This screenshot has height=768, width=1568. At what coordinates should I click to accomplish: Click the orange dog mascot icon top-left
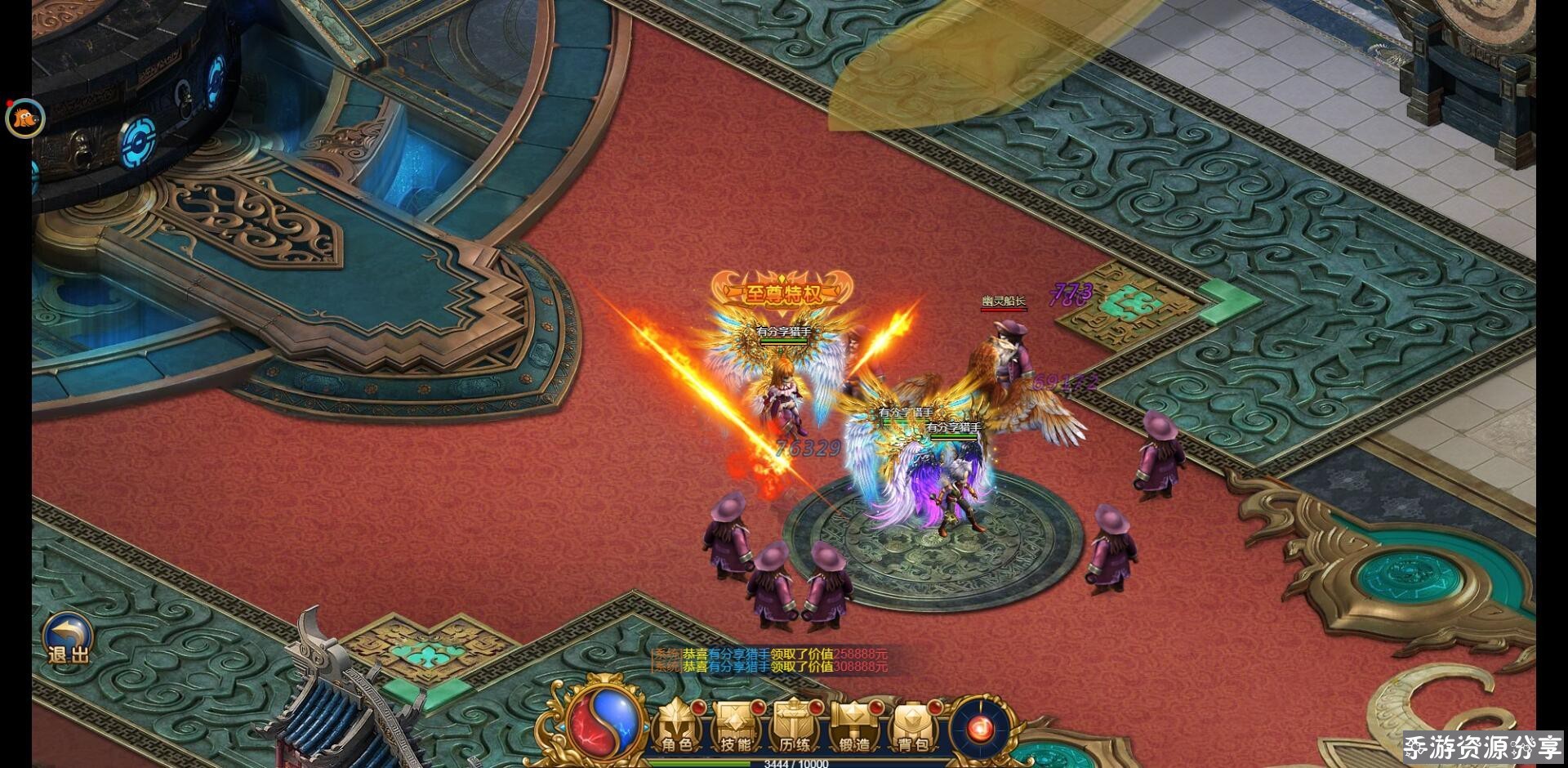point(24,117)
